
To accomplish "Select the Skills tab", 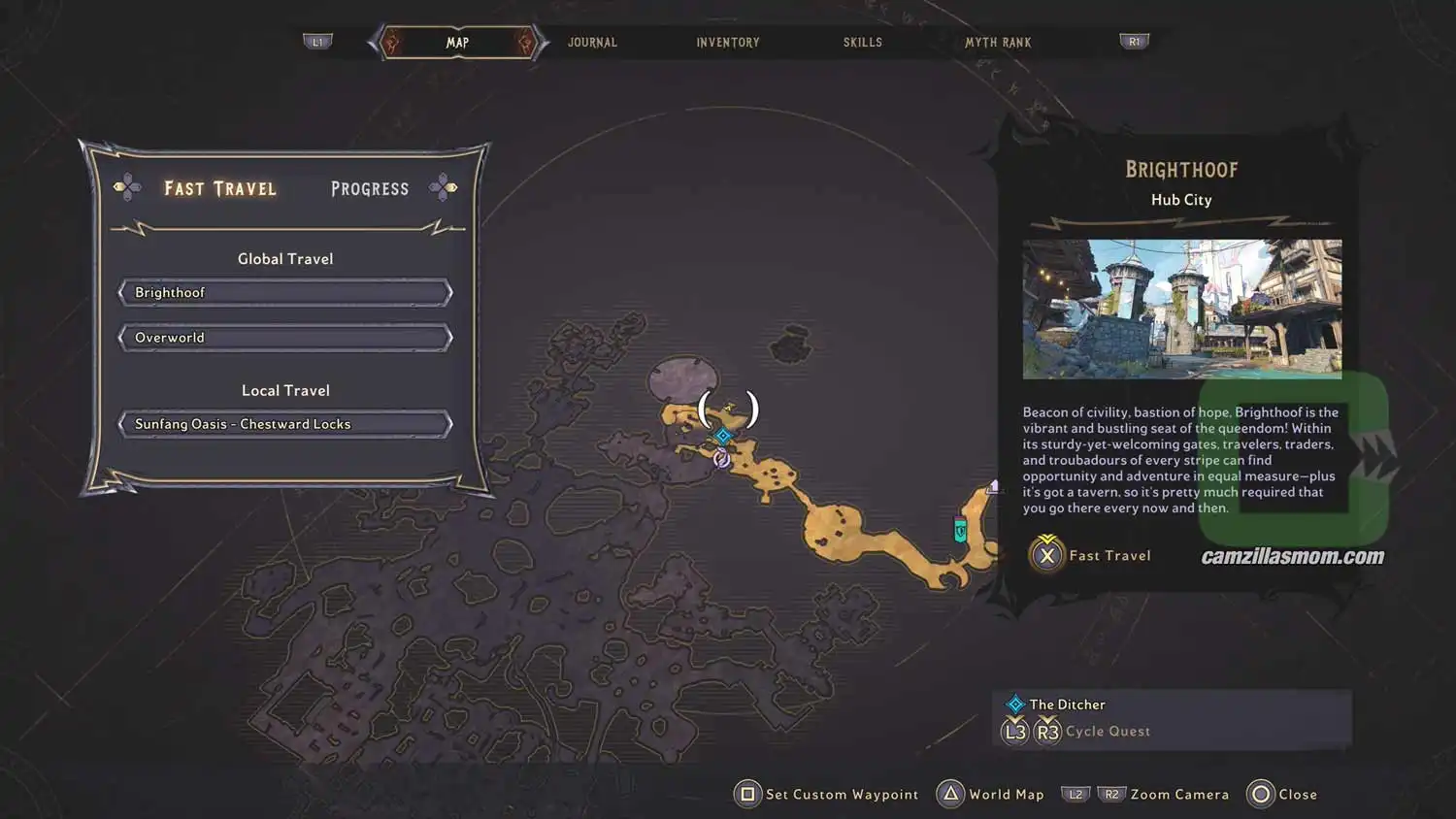I will (862, 43).
